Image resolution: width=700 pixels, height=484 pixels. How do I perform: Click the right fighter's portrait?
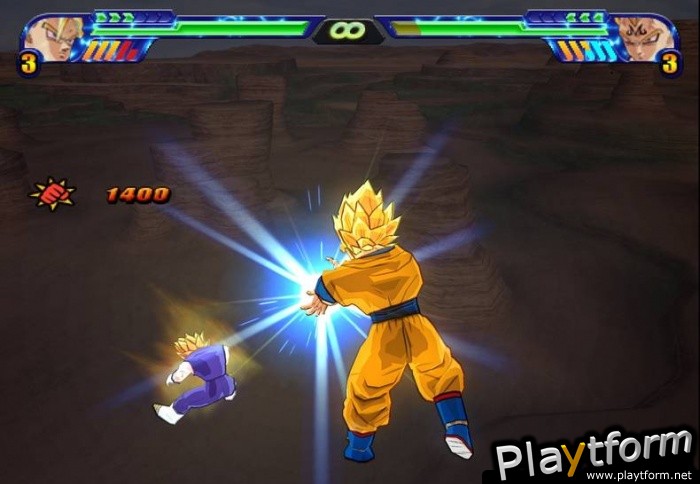[641, 38]
